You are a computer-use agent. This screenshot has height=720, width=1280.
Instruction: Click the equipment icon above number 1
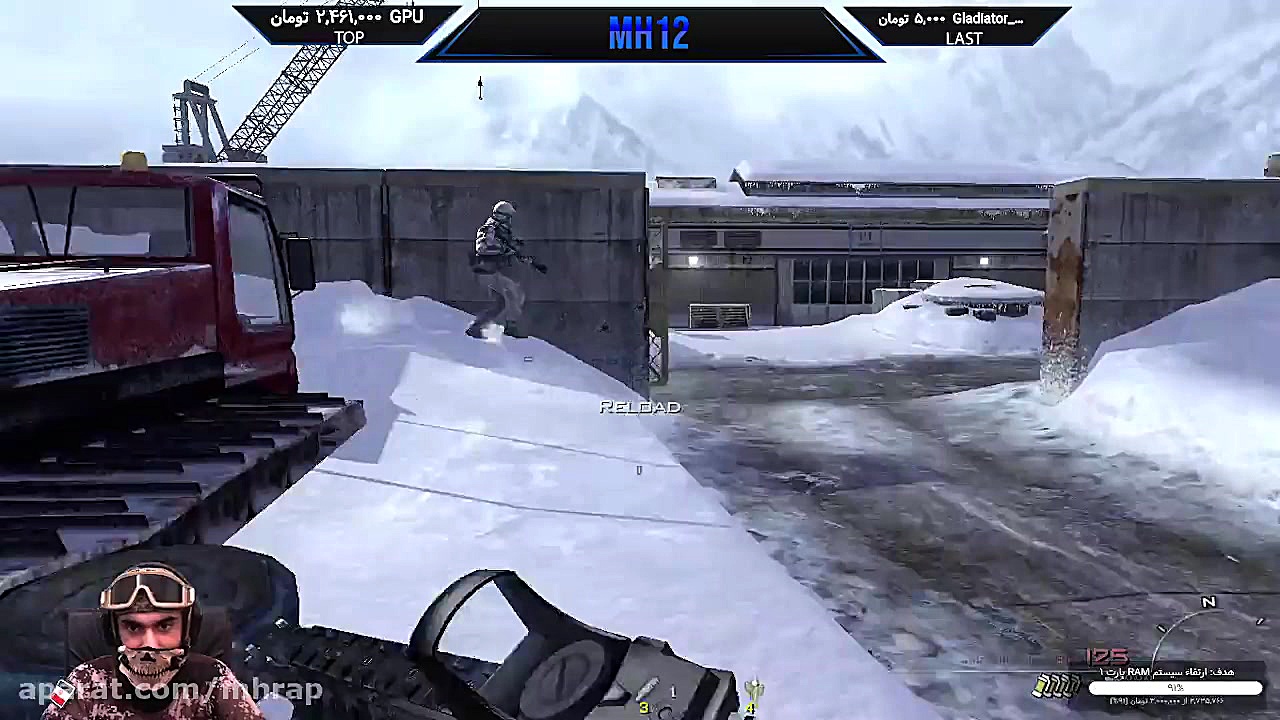[x=673, y=692]
